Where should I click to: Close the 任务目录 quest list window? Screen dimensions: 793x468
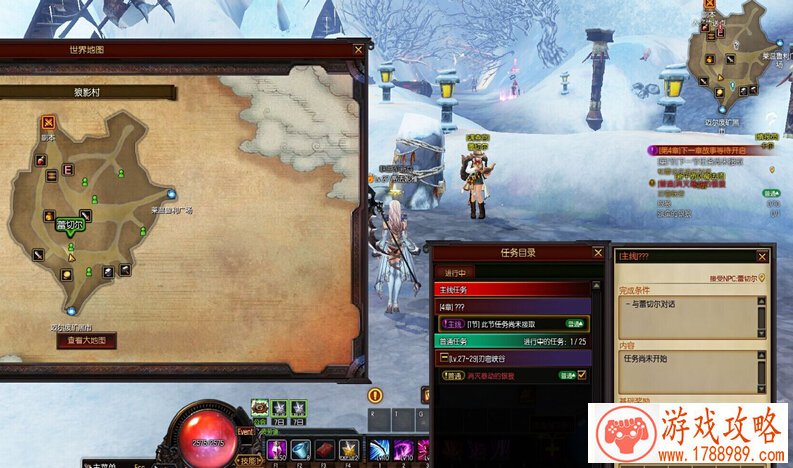pyautogui.click(x=599, y=253)
